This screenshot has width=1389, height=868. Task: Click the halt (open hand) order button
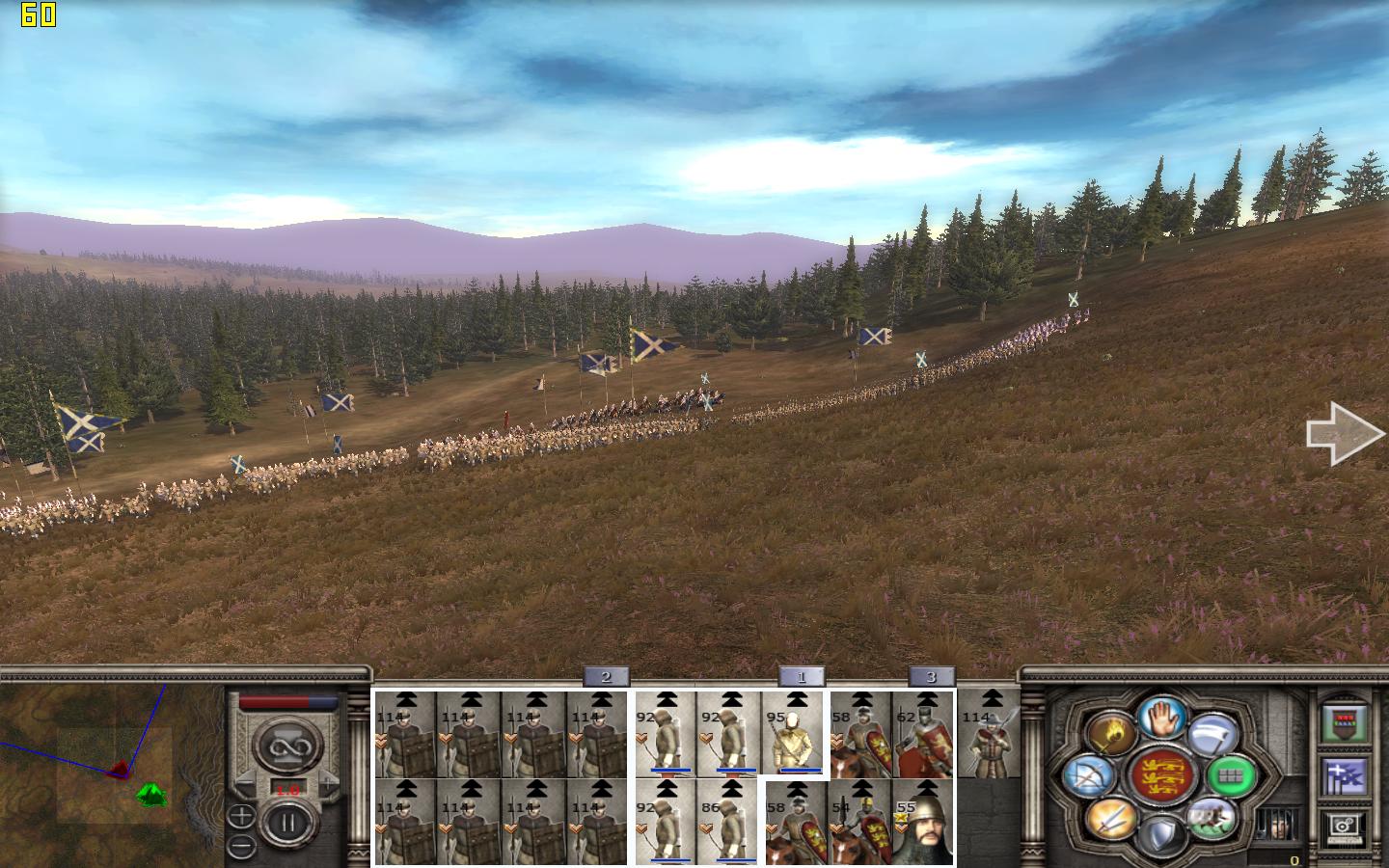click(1162, 718)
